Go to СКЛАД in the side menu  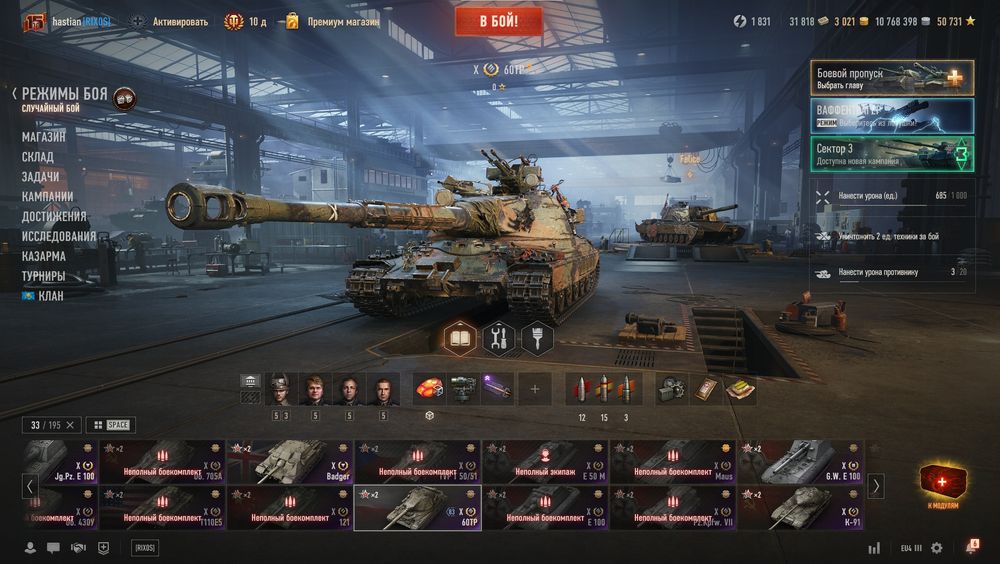38,157
